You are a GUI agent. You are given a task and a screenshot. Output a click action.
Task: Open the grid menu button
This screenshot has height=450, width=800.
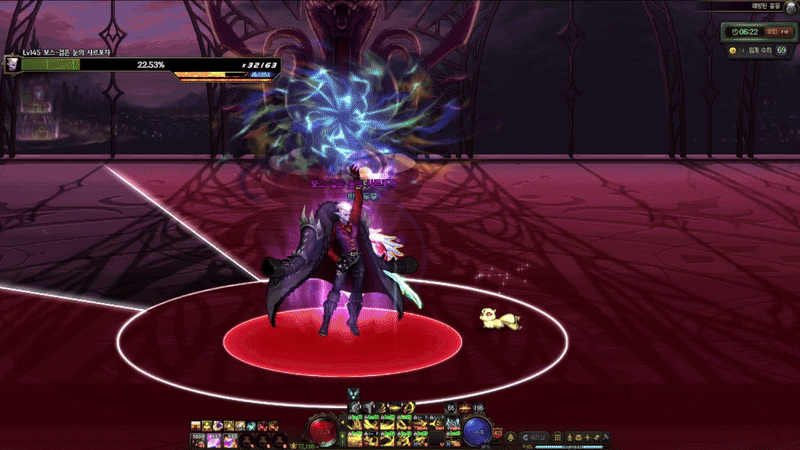pyautogui.click(x=558, y=438)
